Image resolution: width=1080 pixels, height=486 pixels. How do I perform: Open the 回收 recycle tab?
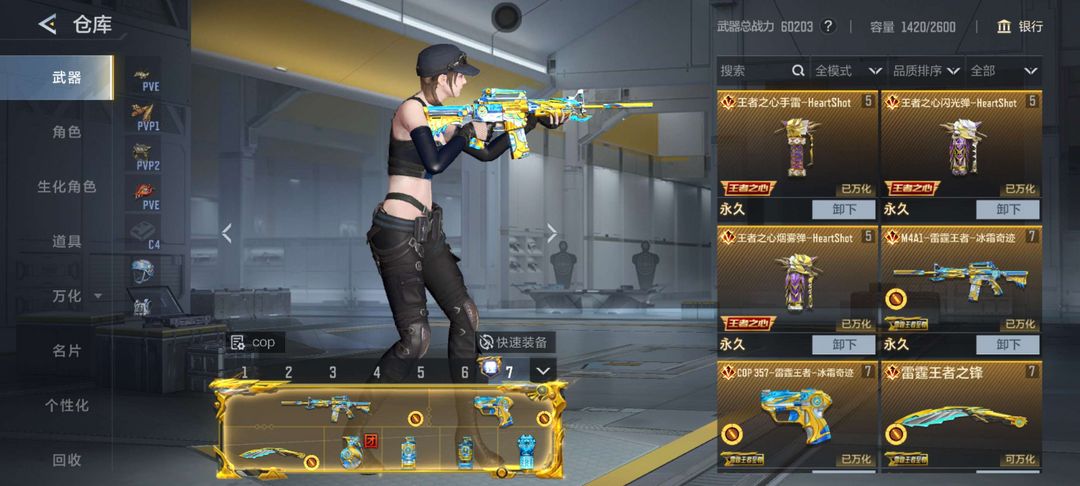[x=66, y=460]
